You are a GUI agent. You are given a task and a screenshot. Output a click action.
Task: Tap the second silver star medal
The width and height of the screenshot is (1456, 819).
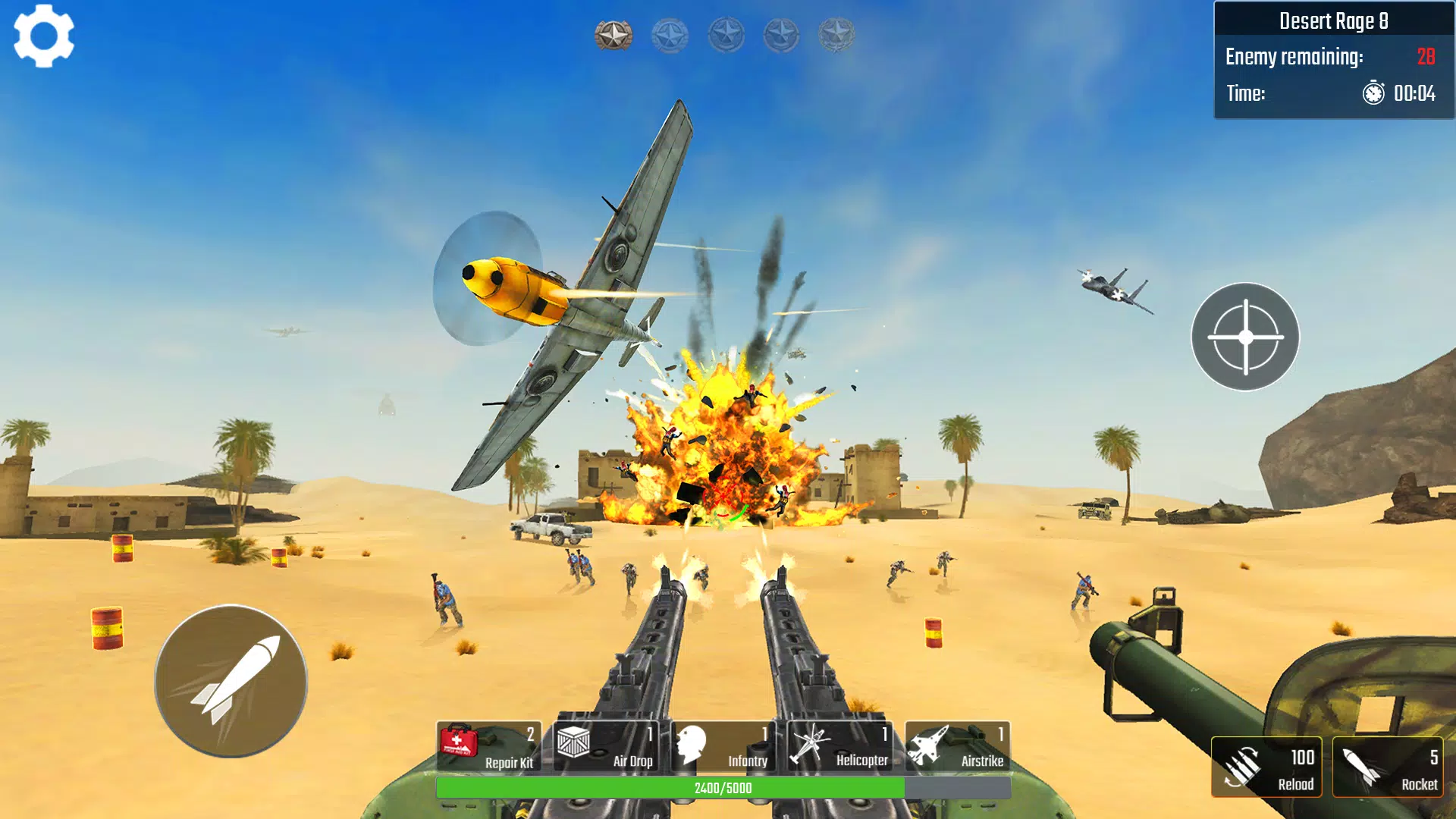(x=668, y=34)
